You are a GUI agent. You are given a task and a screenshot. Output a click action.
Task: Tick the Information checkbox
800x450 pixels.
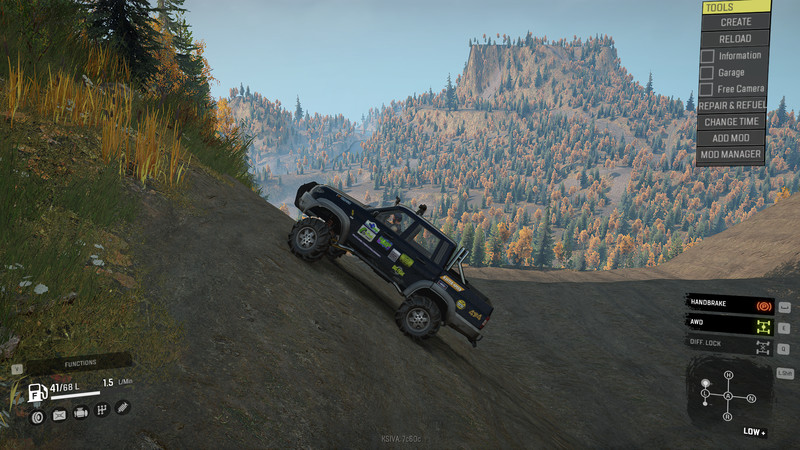tap(707, 56)
